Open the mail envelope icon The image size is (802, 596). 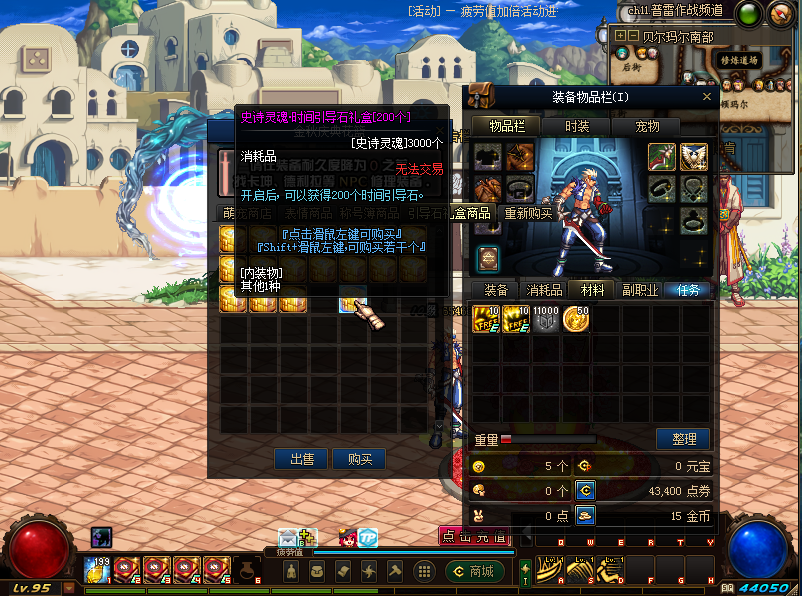(290, 537)
